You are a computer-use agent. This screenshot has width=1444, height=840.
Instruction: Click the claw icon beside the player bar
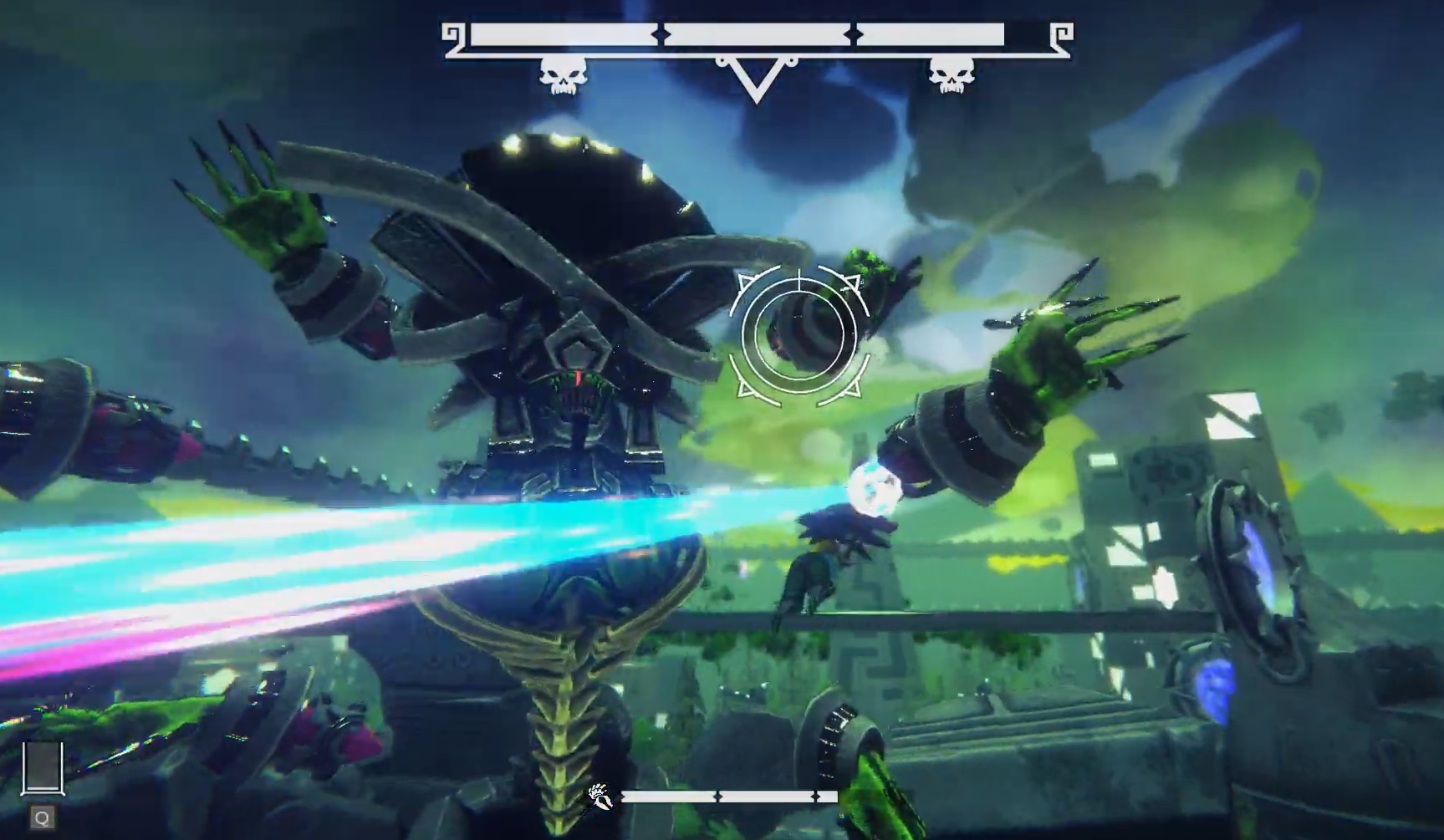point(600,797)
